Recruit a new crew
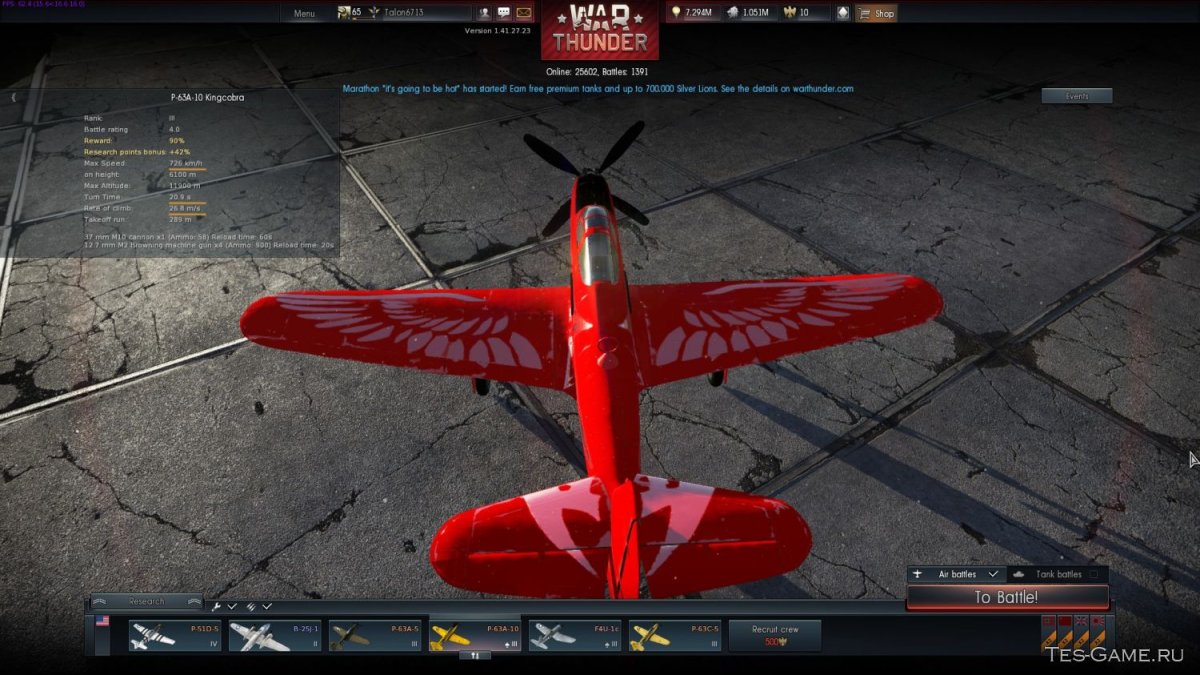Screen dimensions: 1200x675 (x=775, y=635)
